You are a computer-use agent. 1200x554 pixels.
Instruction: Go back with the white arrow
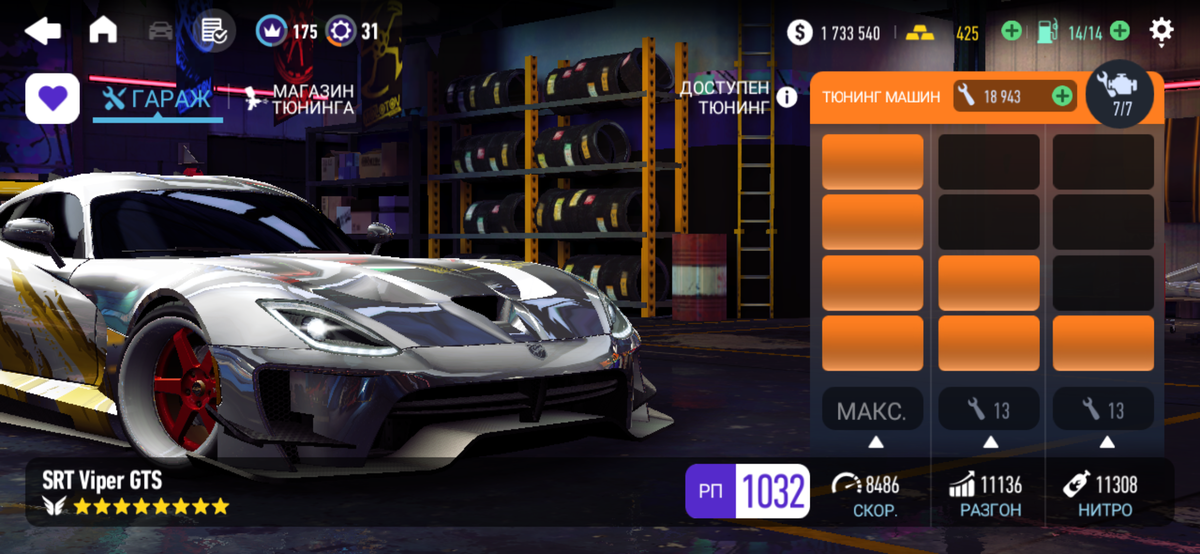(x=42, y=31)
